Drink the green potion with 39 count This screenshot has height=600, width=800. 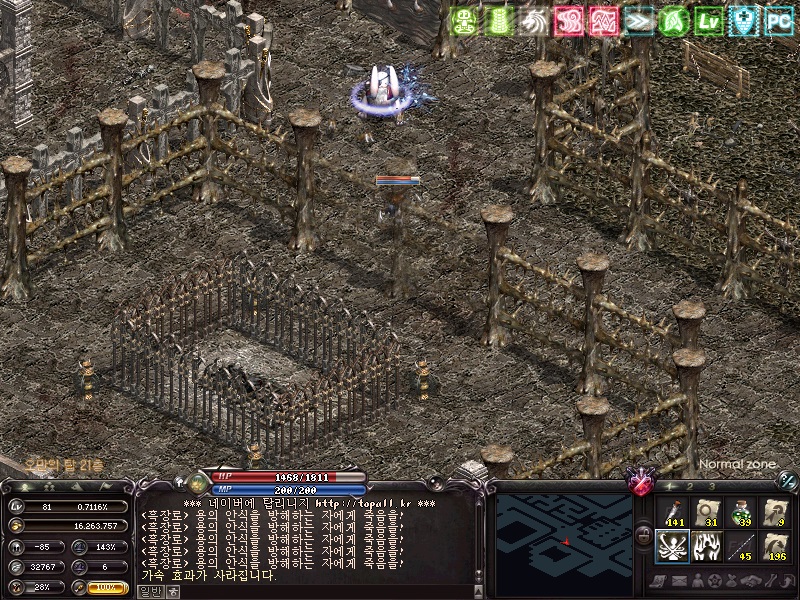point(741,512)
